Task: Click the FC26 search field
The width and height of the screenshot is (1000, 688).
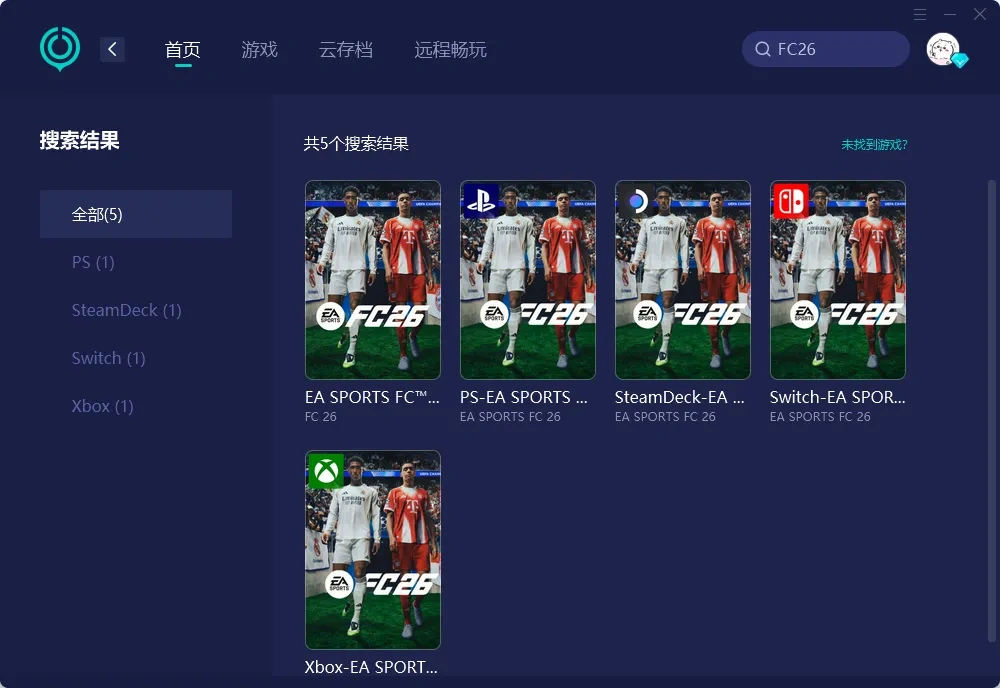Action: point(835,49)
